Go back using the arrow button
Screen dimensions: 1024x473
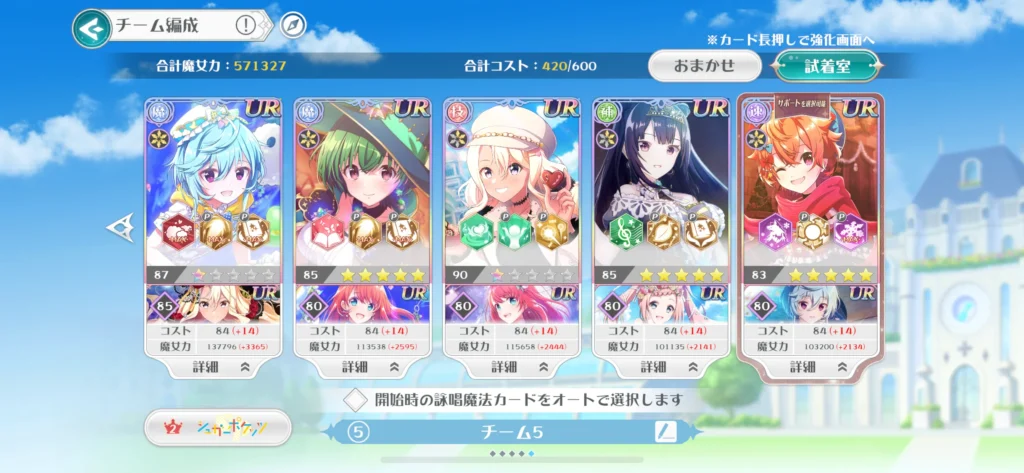click(x=91, y=28)
